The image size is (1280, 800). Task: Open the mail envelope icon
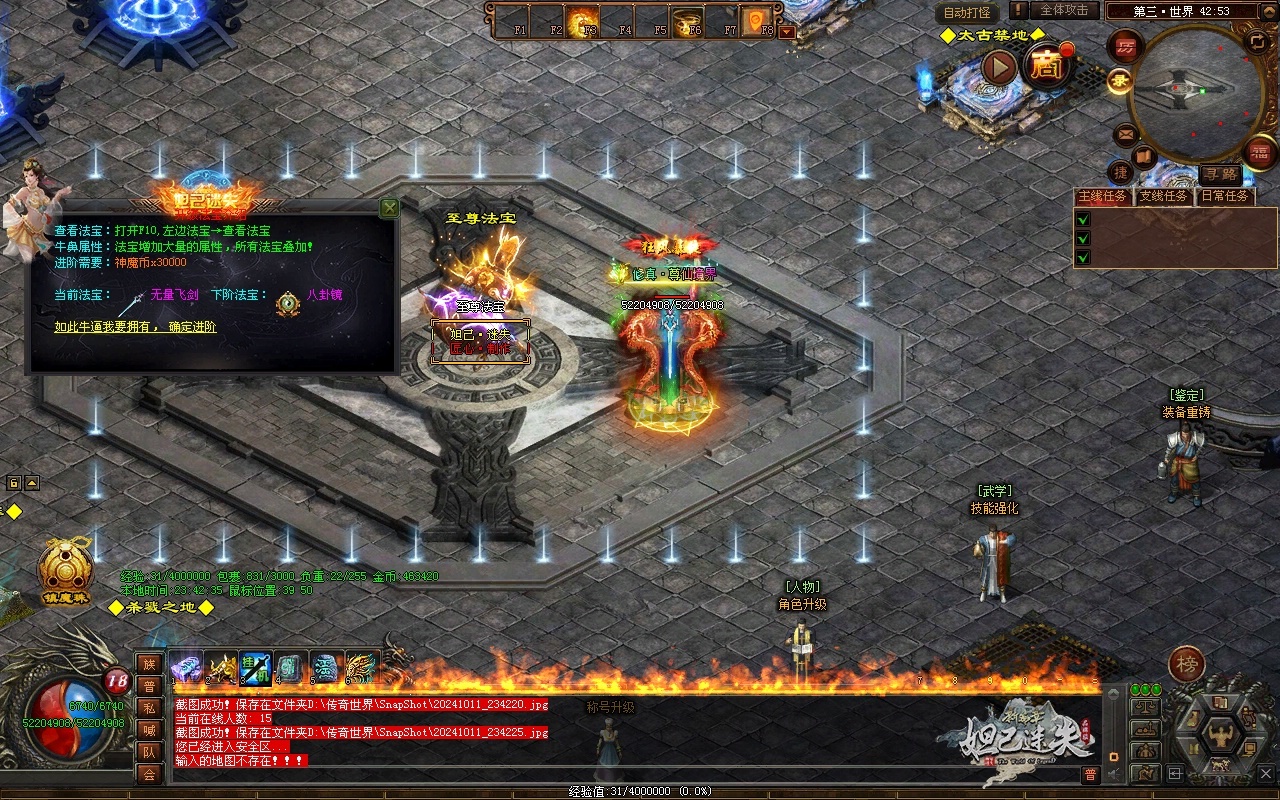pos(1125,133)
